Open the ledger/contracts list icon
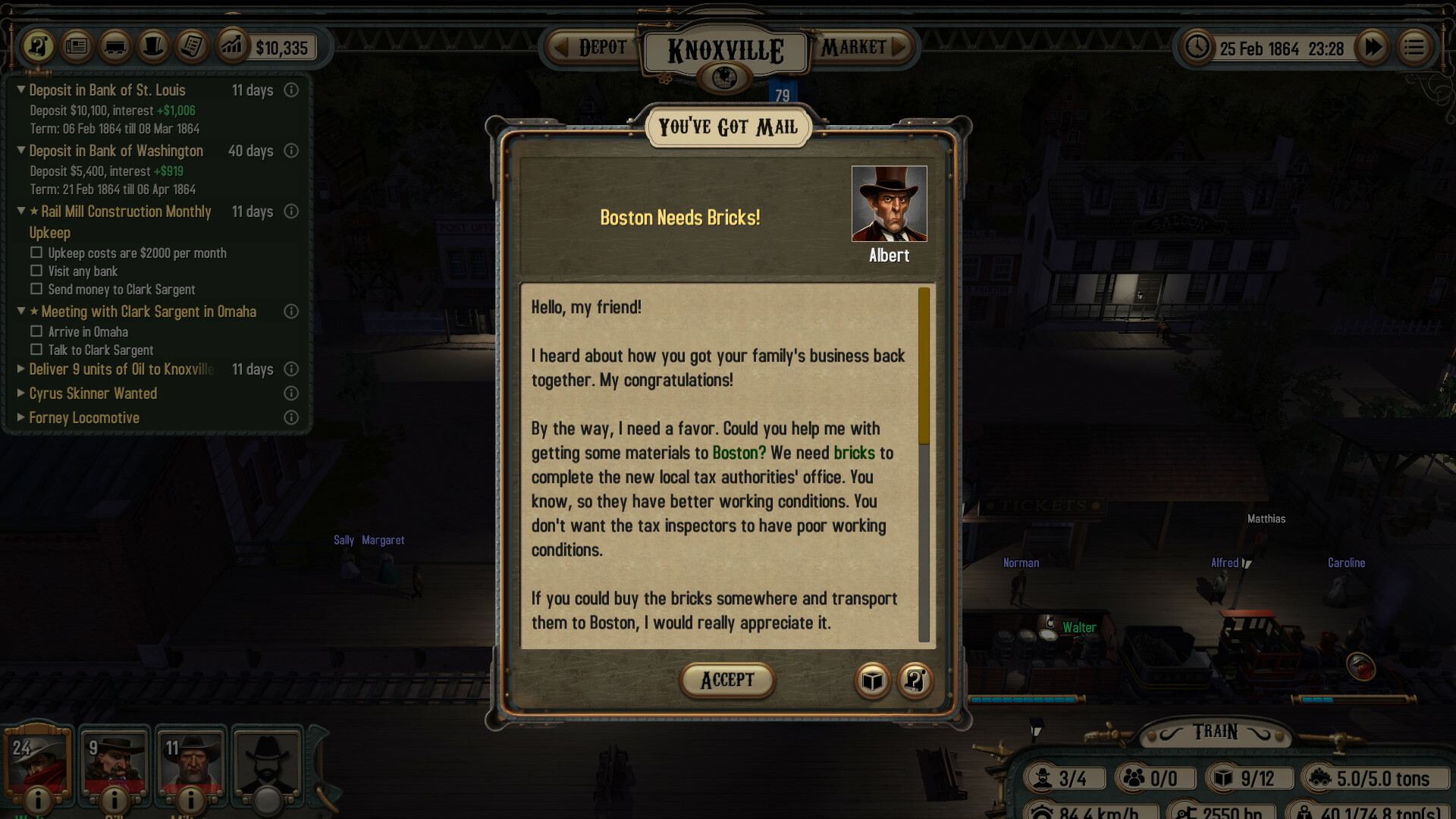The height and width of the screenshot is (819, 1456). (191, 46)
